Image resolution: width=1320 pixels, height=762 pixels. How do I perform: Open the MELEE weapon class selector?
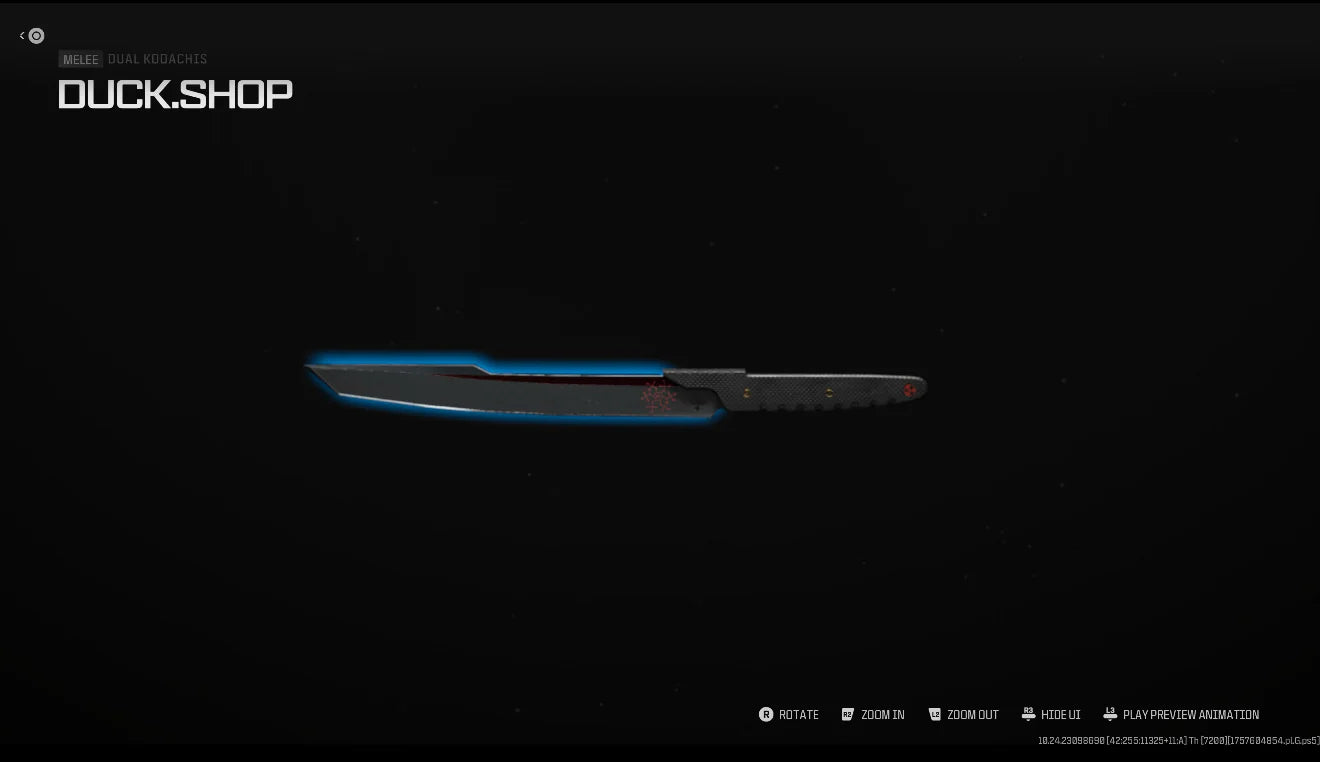click(80, 59)
